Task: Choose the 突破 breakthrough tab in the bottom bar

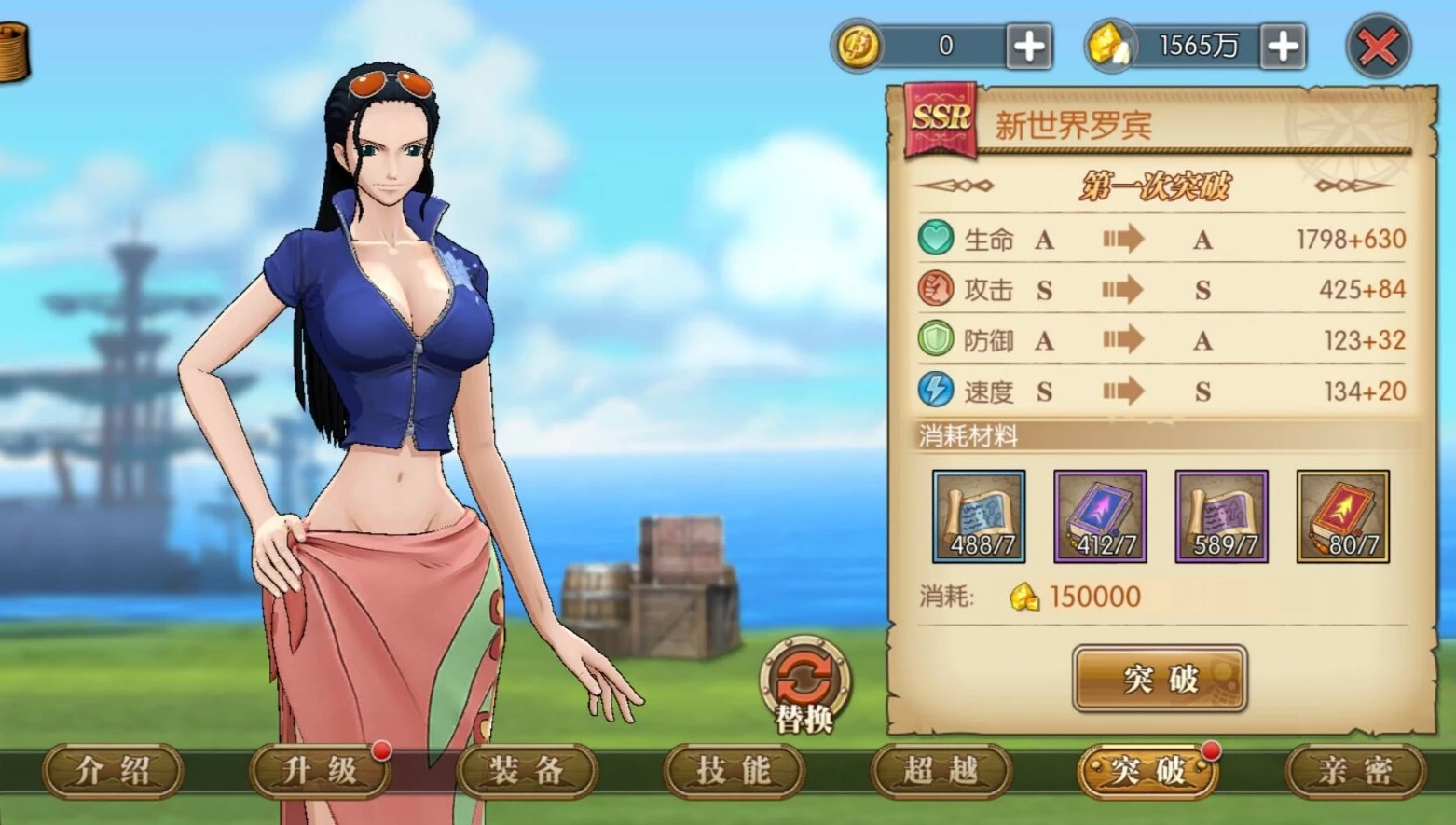Action: pos(1147,771)
